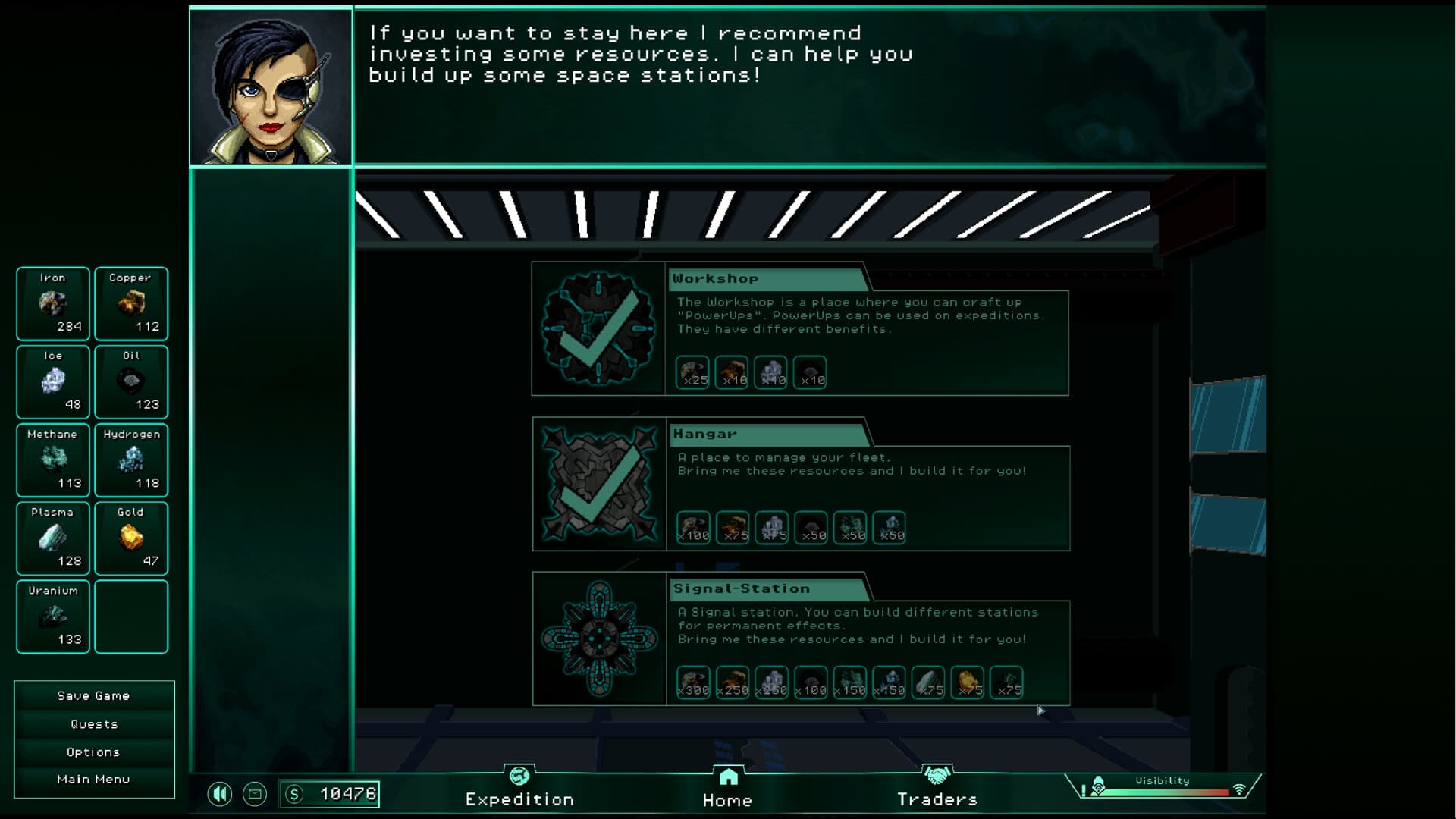Click the Uranium resource icon
The width and height of the screenshot is (1456, 819).
tap(52, 617)
